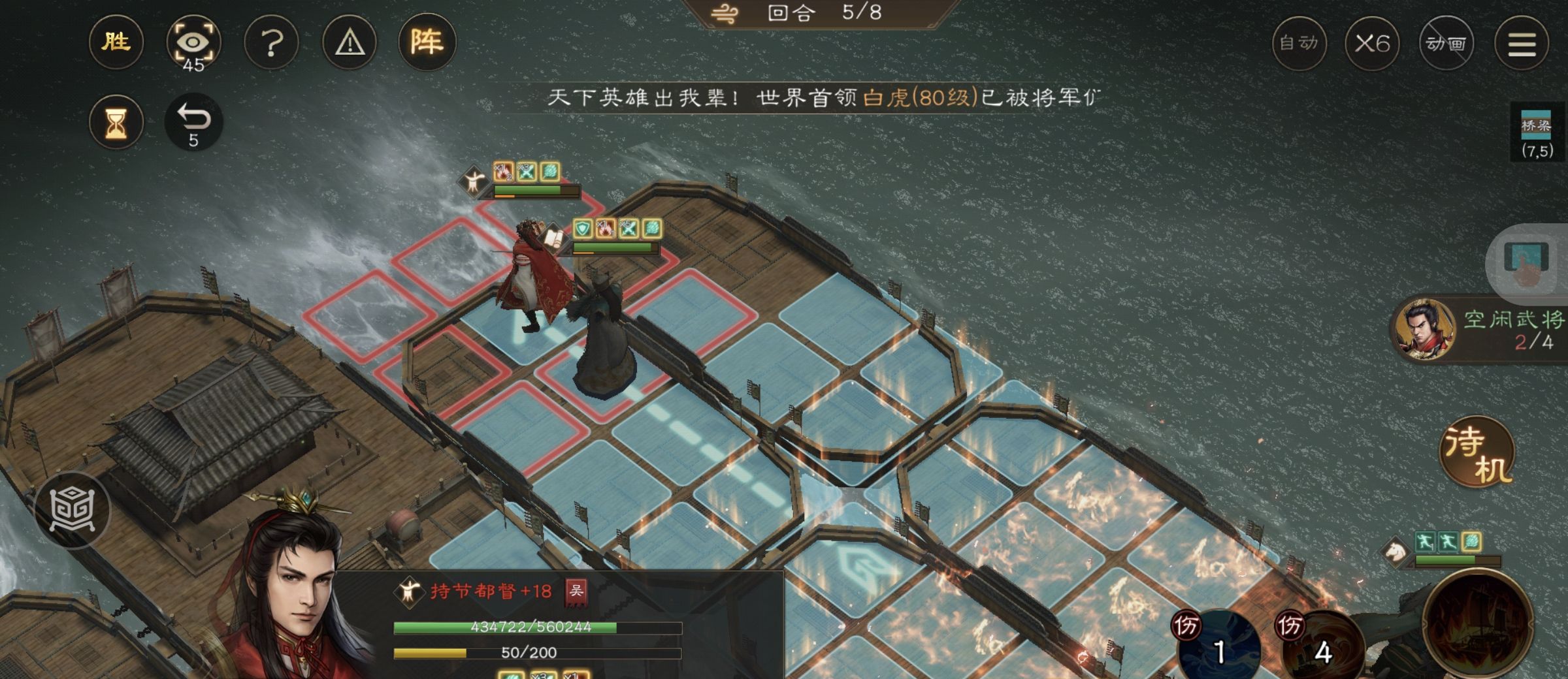Image resolution: width=1568 pixels, height=679 pixels.
Task: Select the warning triangle icon
Action: [x=350, y=42]
